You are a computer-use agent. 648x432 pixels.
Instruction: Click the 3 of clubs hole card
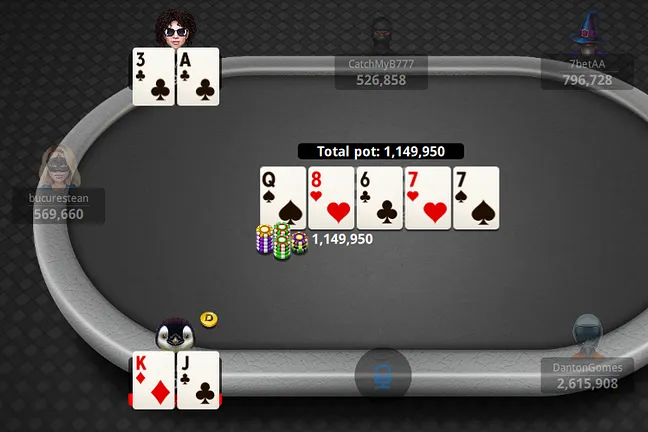tap(154, 76)
